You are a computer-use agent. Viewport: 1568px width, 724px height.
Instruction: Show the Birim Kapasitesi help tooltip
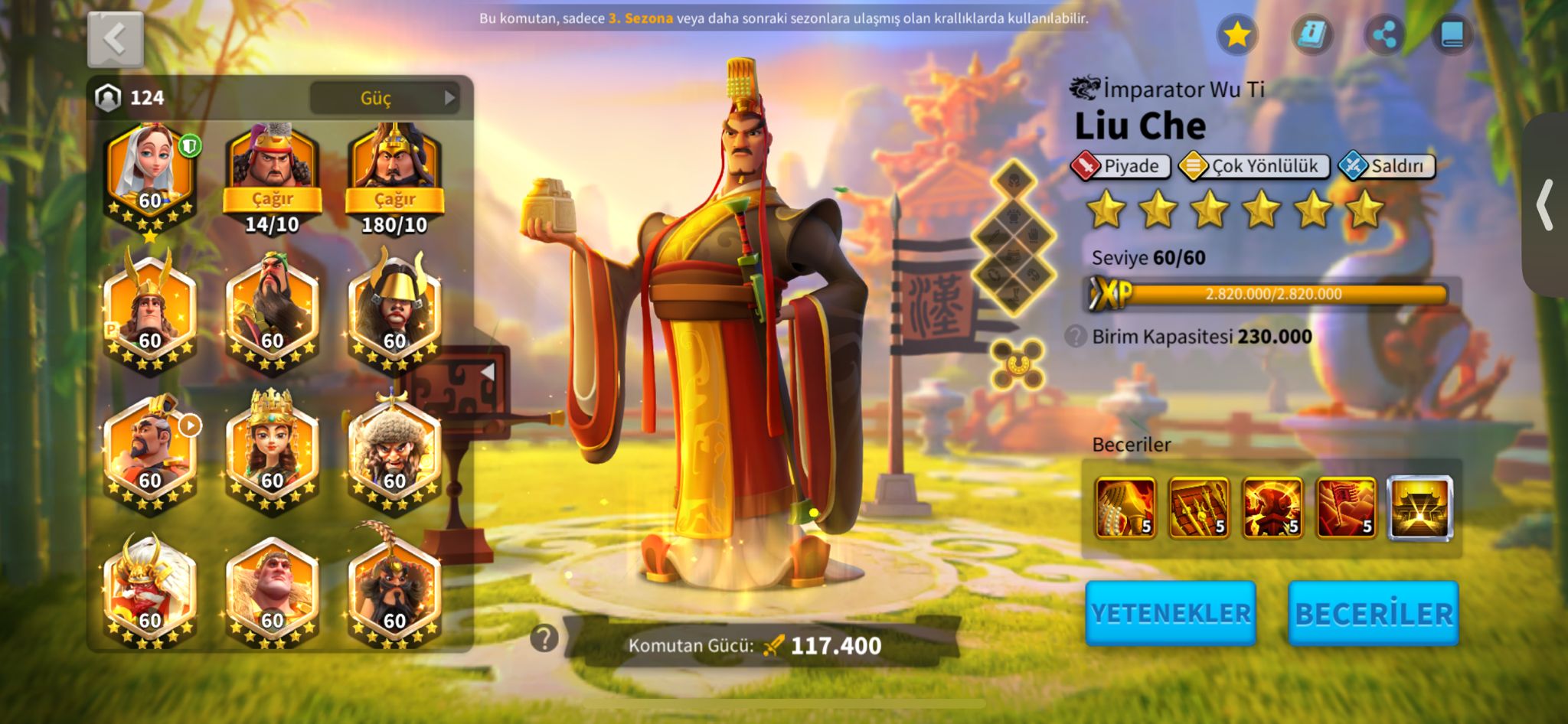tap(1076, 336)
